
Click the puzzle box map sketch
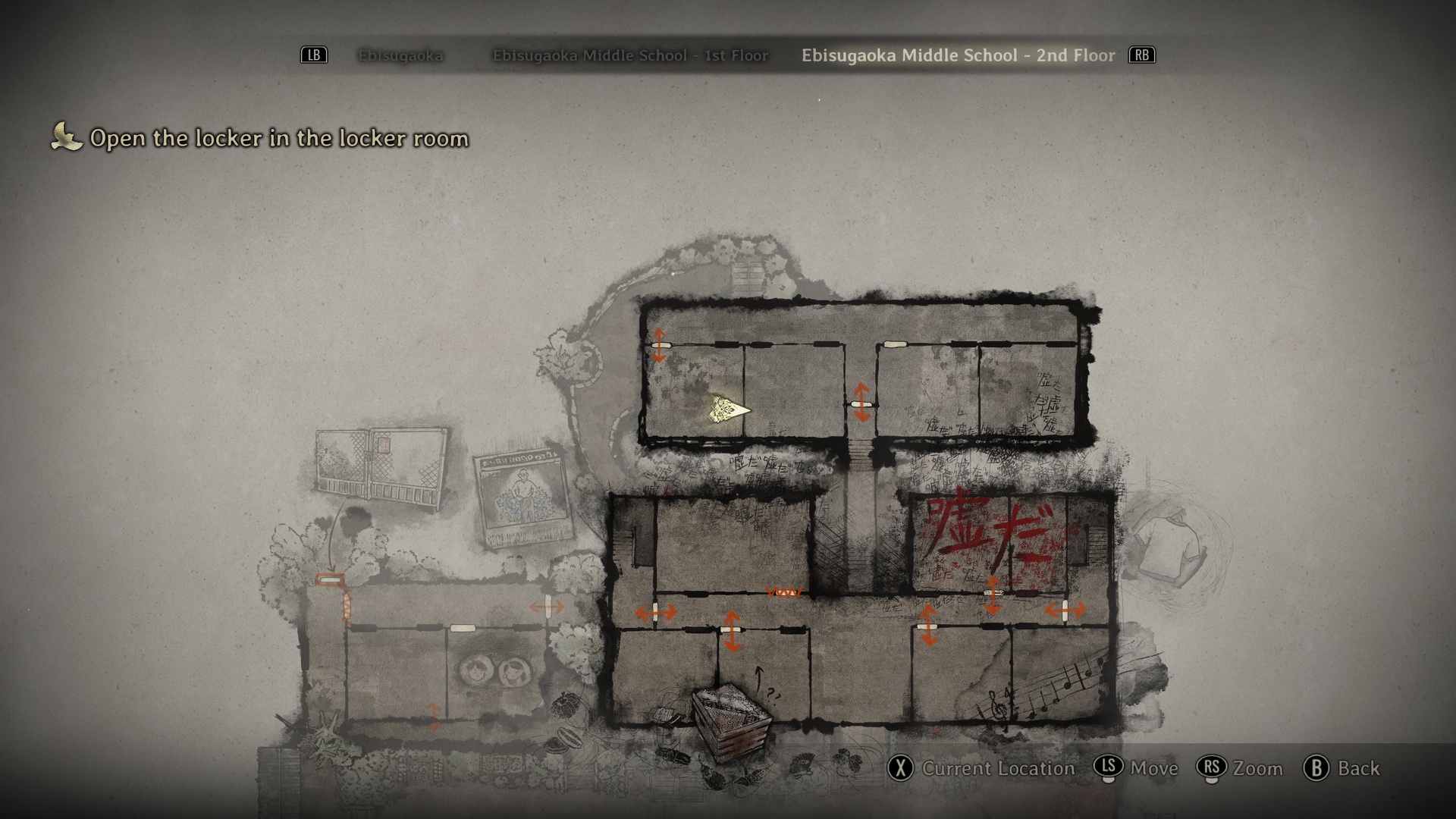731,720
